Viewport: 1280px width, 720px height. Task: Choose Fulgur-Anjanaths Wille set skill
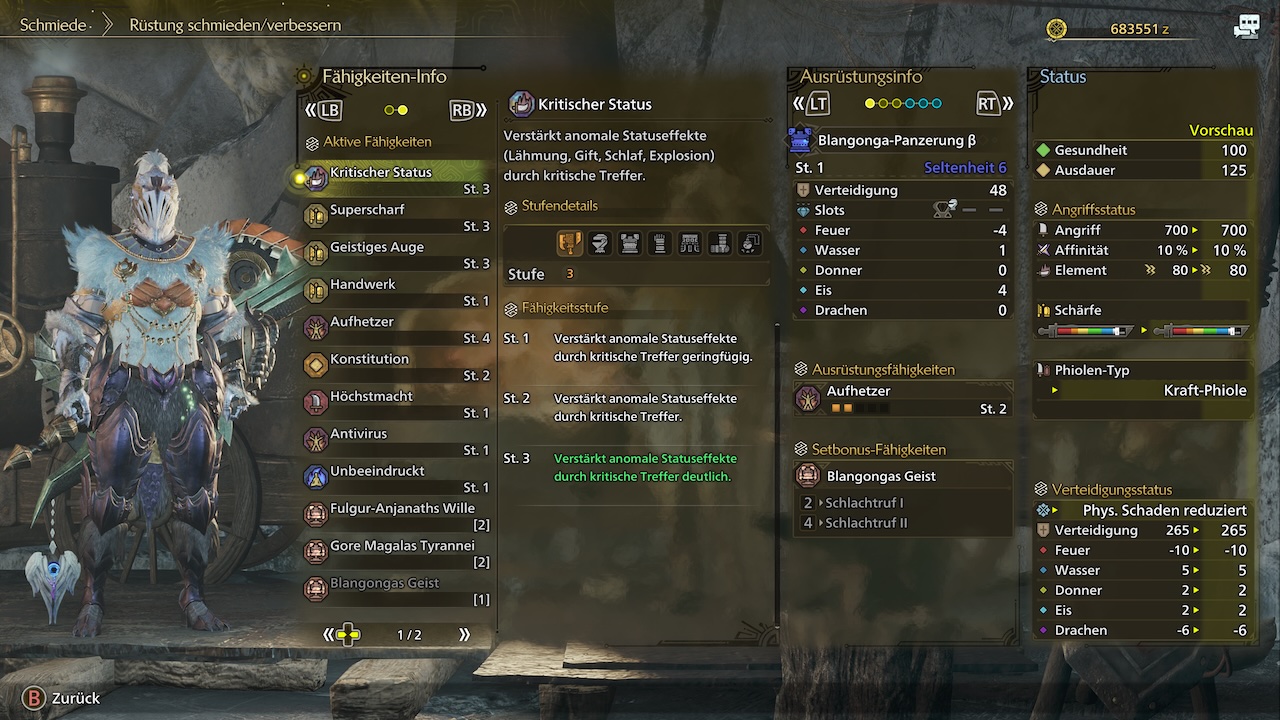[x=397, y=515]
